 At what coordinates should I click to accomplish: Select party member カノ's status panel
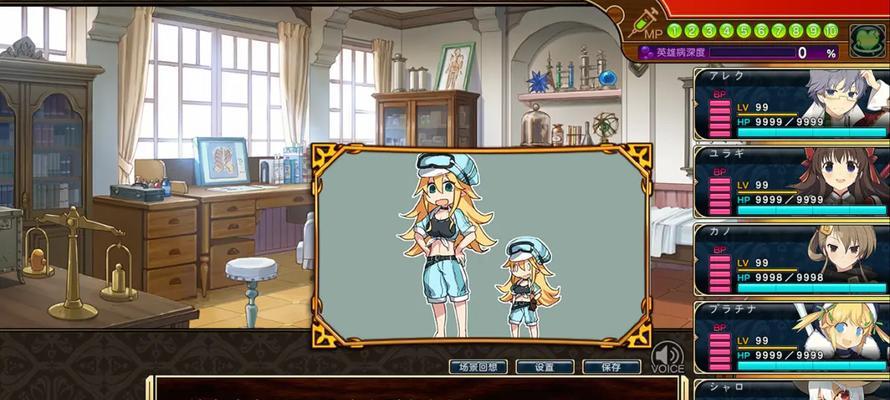(x=791, y=259)
